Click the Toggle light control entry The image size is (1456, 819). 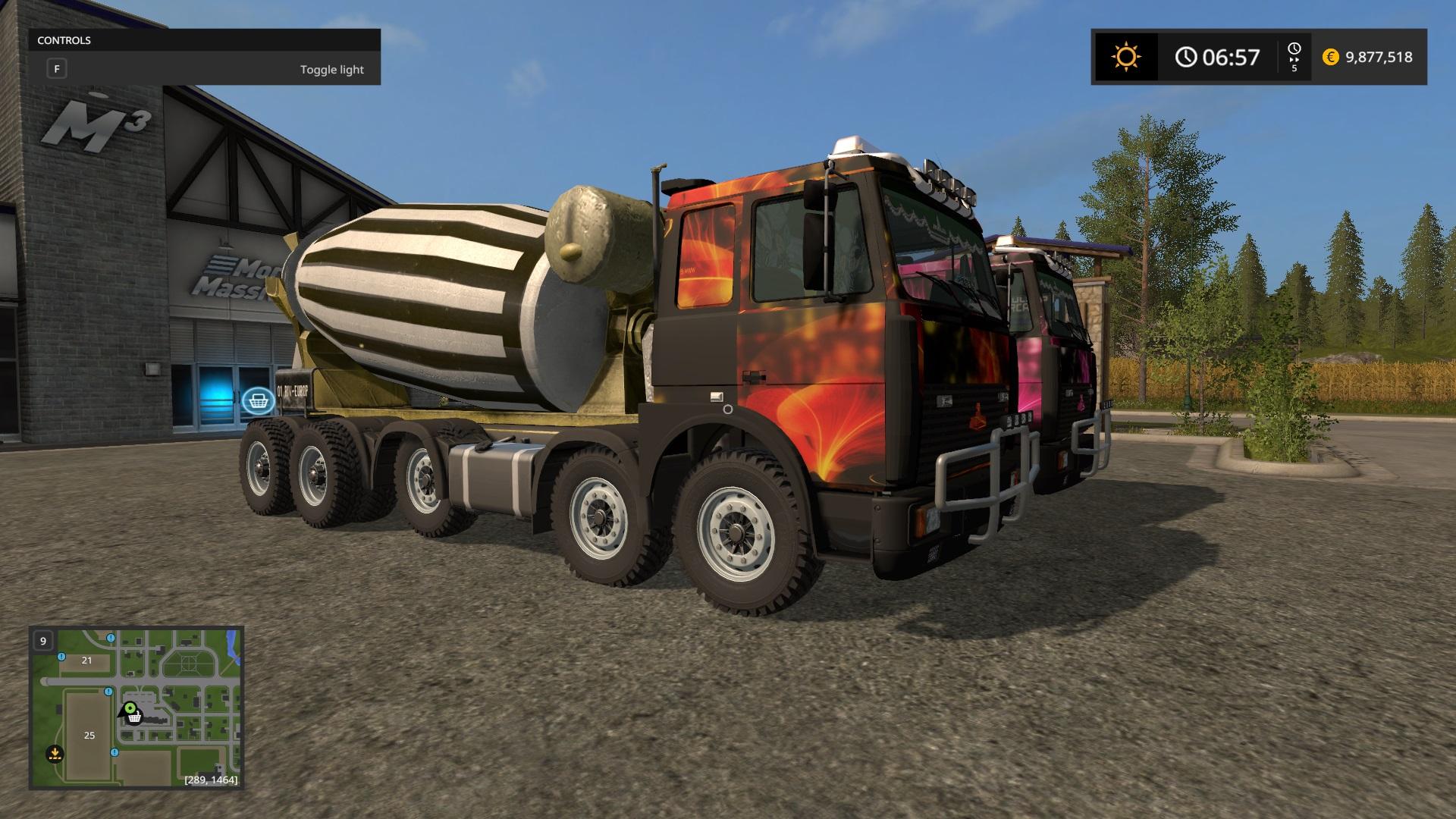pyautogui.click(x=205, y=70)
